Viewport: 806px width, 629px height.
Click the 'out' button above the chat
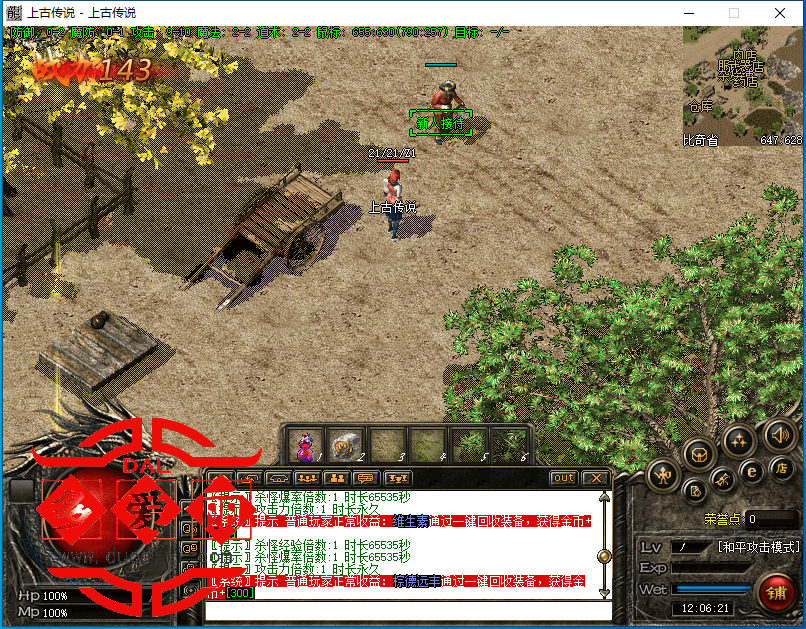(x=564, y=478)
